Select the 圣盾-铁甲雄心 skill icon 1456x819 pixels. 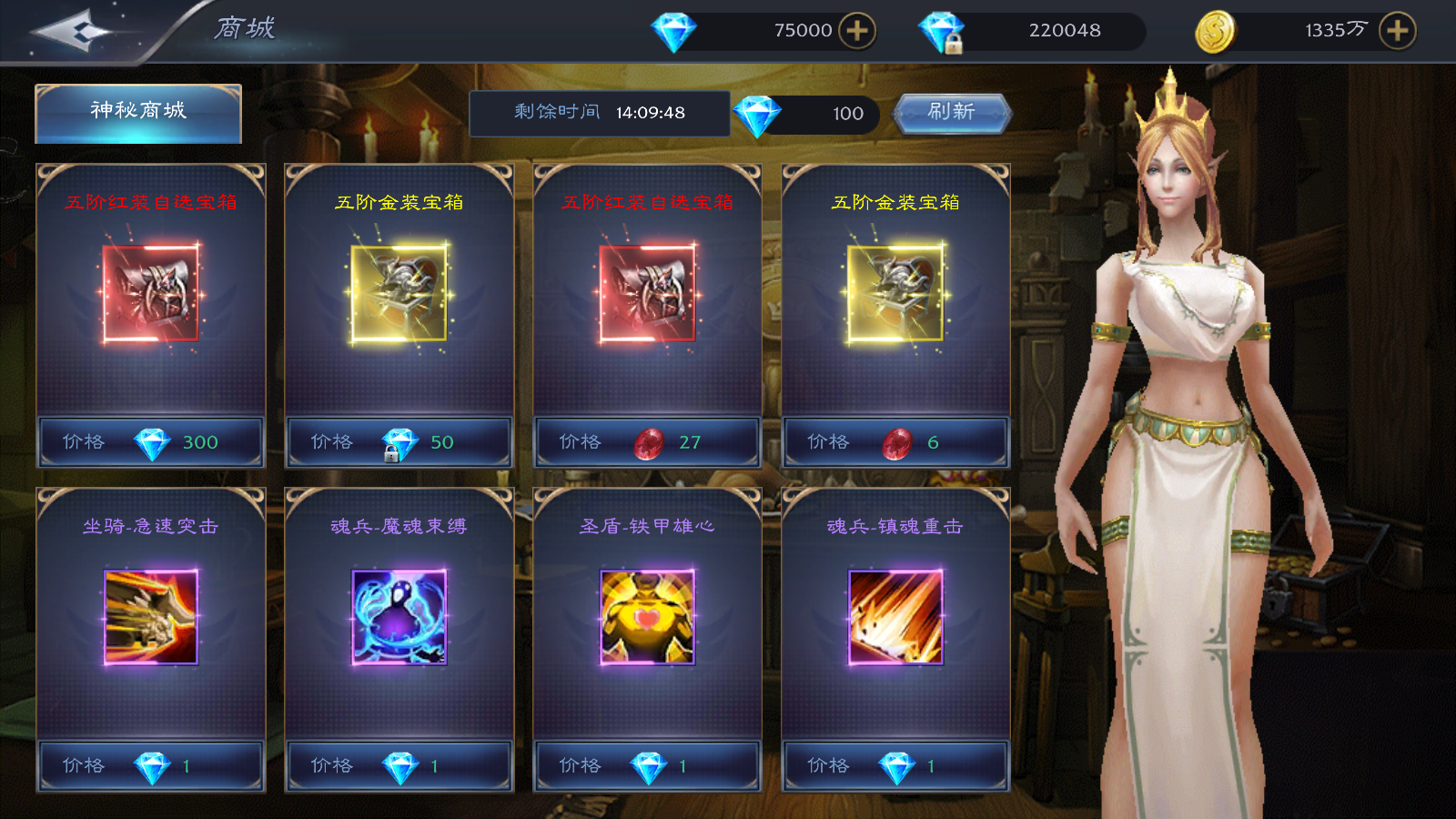[647, 617]
